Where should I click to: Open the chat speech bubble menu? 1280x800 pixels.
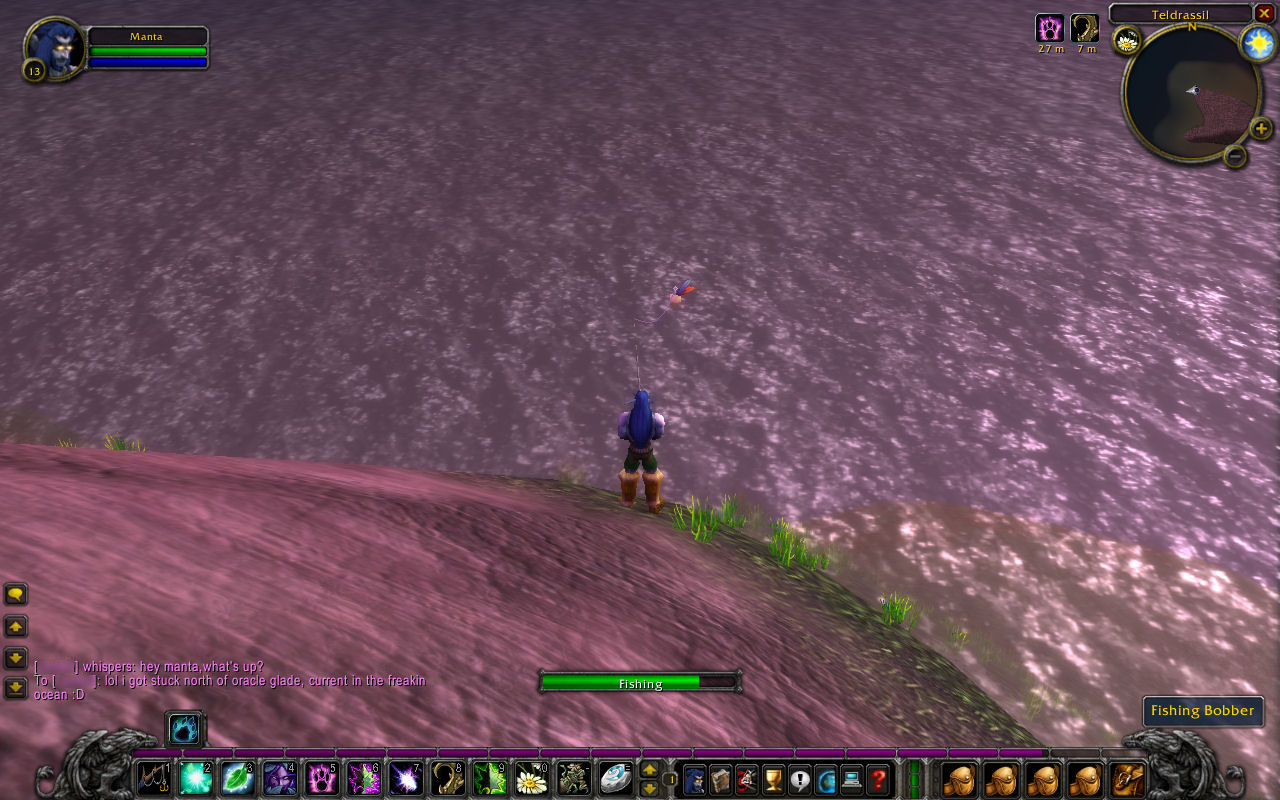[16, 595]
